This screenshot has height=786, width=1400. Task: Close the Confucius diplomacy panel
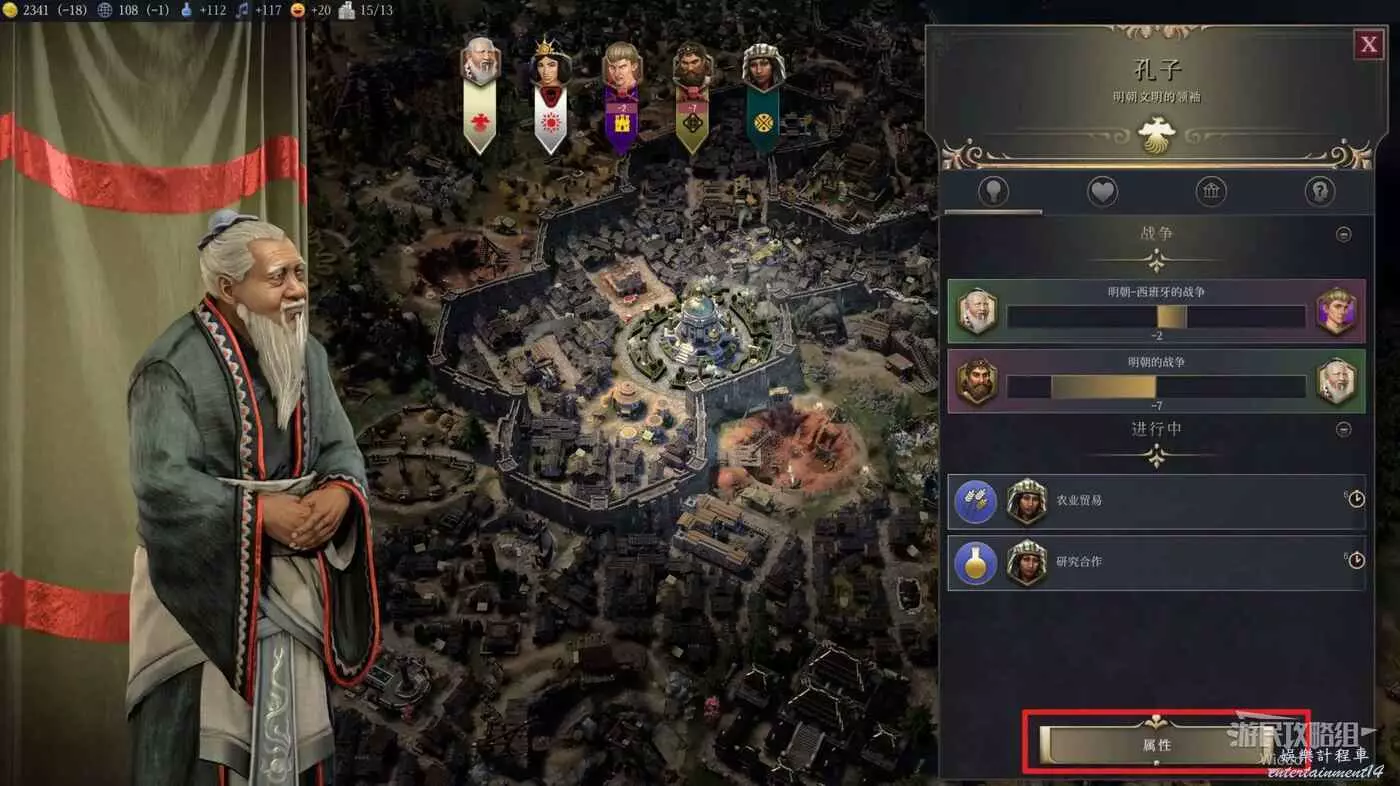1367,44
